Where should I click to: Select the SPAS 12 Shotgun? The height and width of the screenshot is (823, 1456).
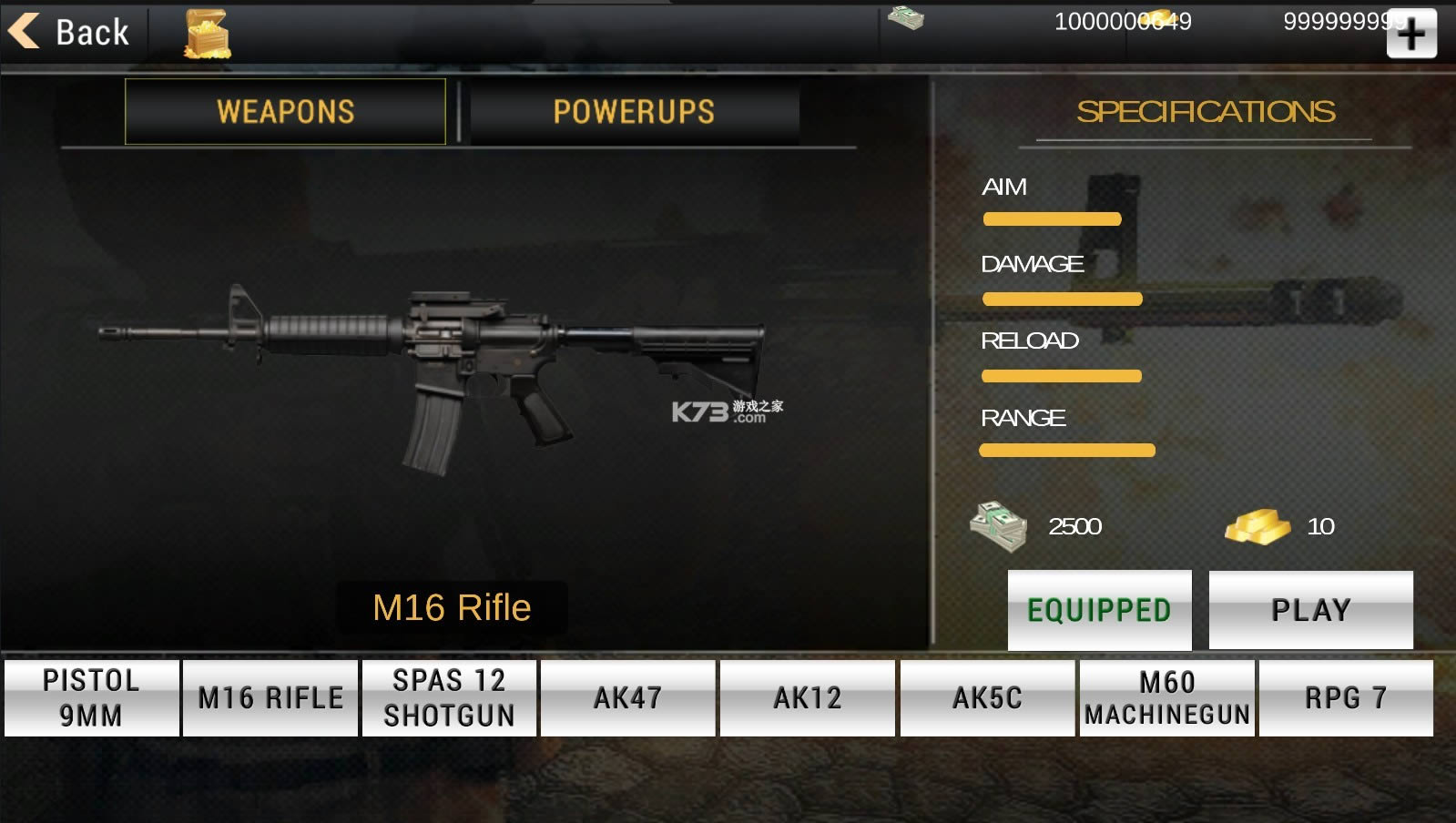[x=449, y=697]
